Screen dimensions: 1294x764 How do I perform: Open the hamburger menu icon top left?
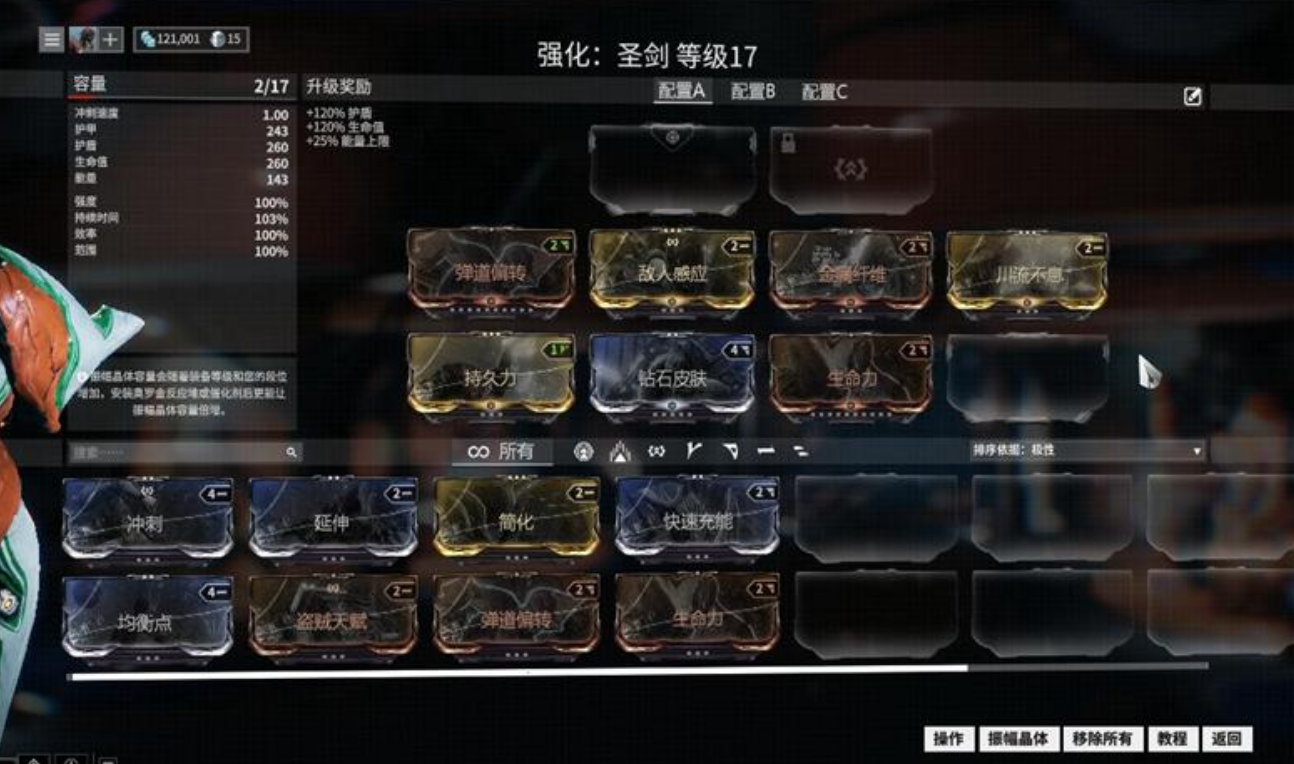point(51,41)
